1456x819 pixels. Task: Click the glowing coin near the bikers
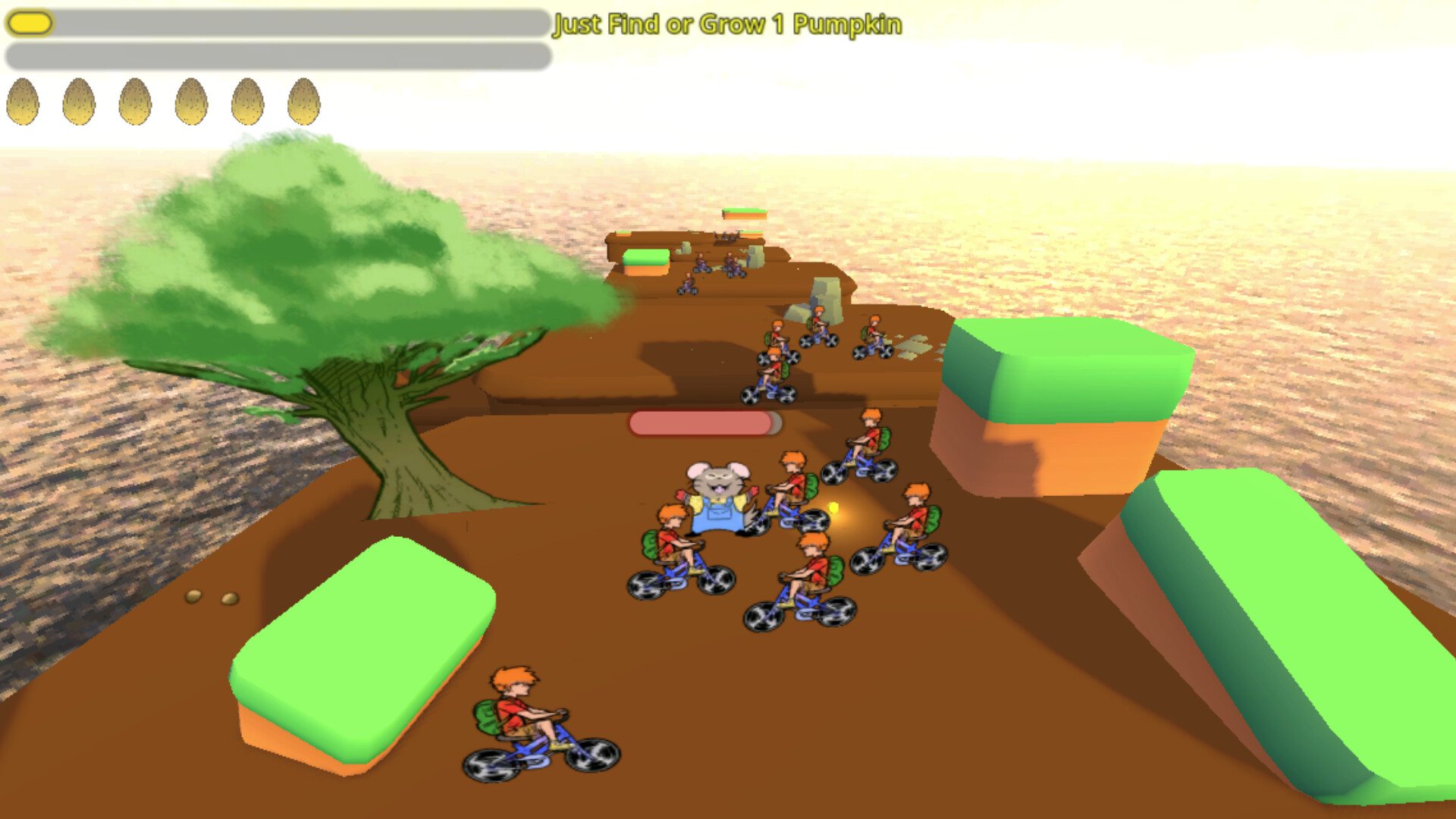pyautogui.click(x=834, y=508)
